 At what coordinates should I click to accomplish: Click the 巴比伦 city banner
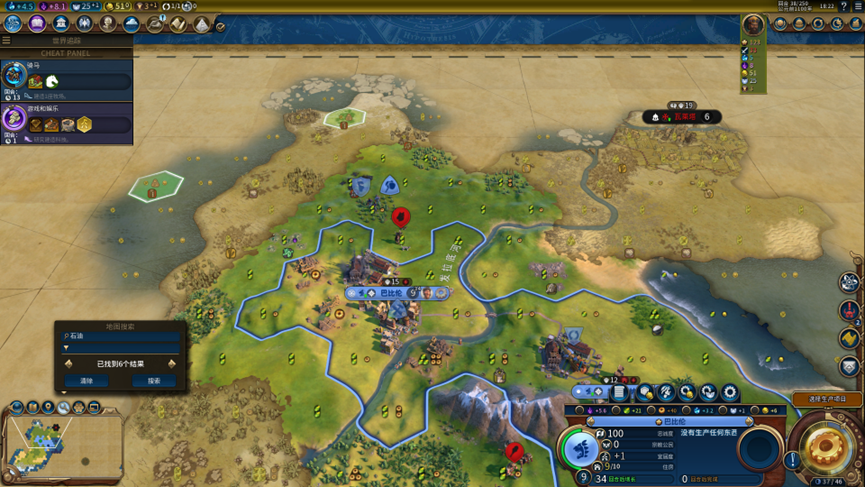tap(392, 293)
